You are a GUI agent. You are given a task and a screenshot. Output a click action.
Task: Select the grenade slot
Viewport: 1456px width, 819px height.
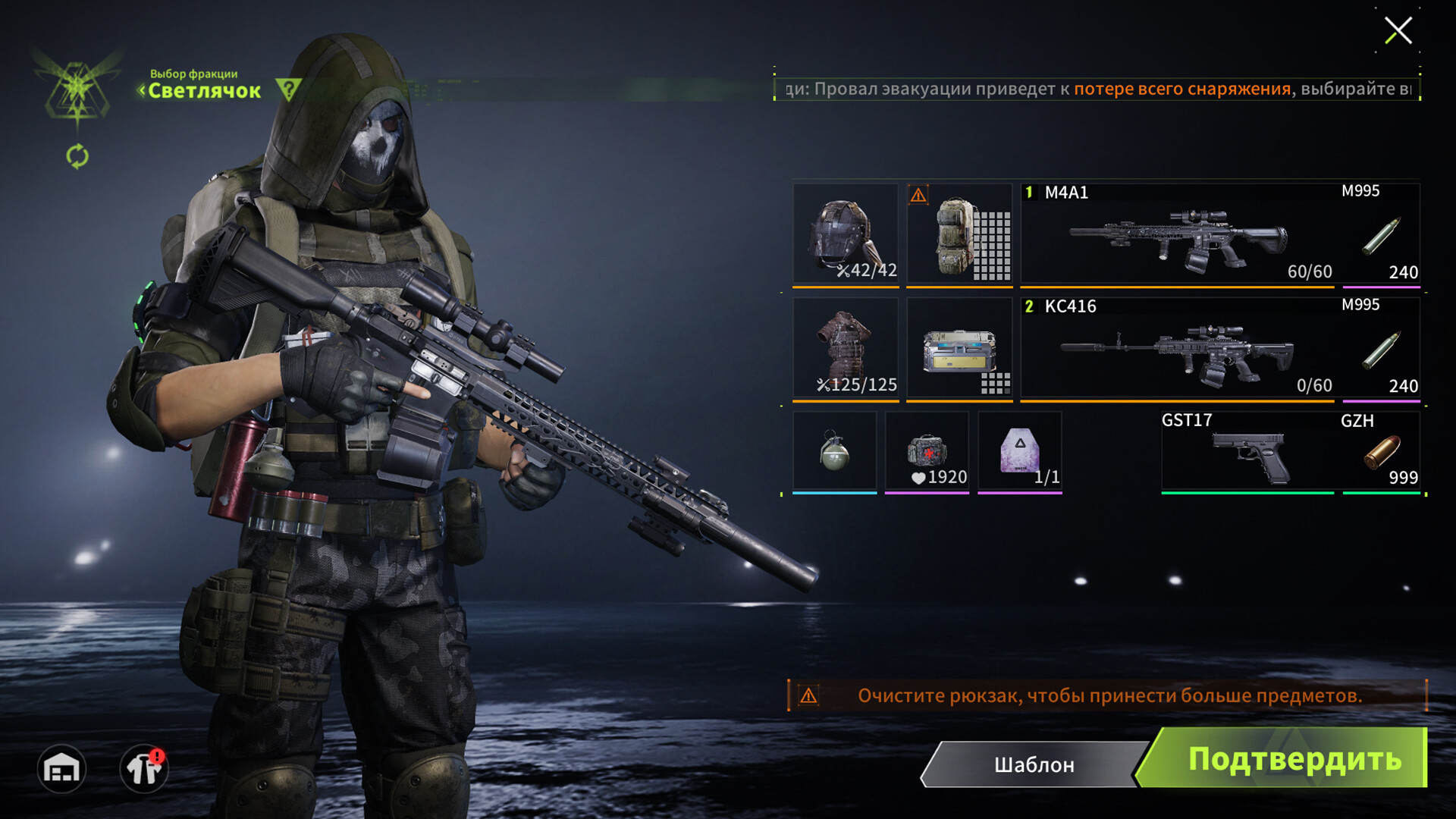pyautogui.click(x=834, y=452)
